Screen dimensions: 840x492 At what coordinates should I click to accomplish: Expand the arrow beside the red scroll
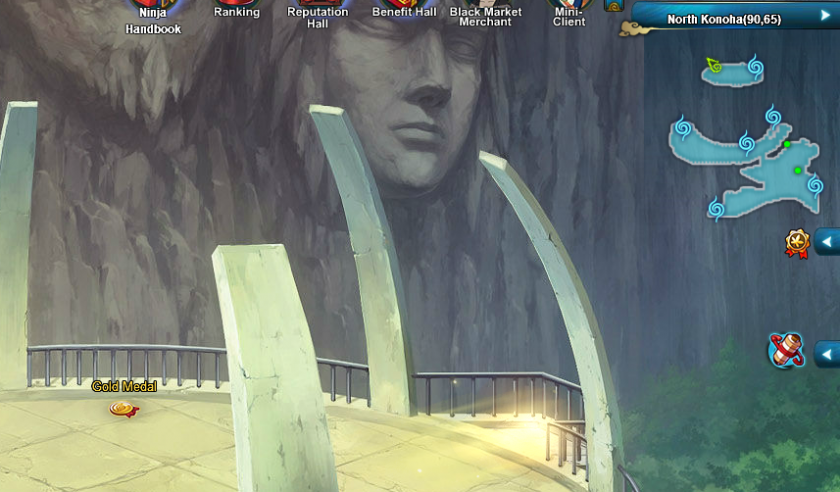click(x=827, y=354)
